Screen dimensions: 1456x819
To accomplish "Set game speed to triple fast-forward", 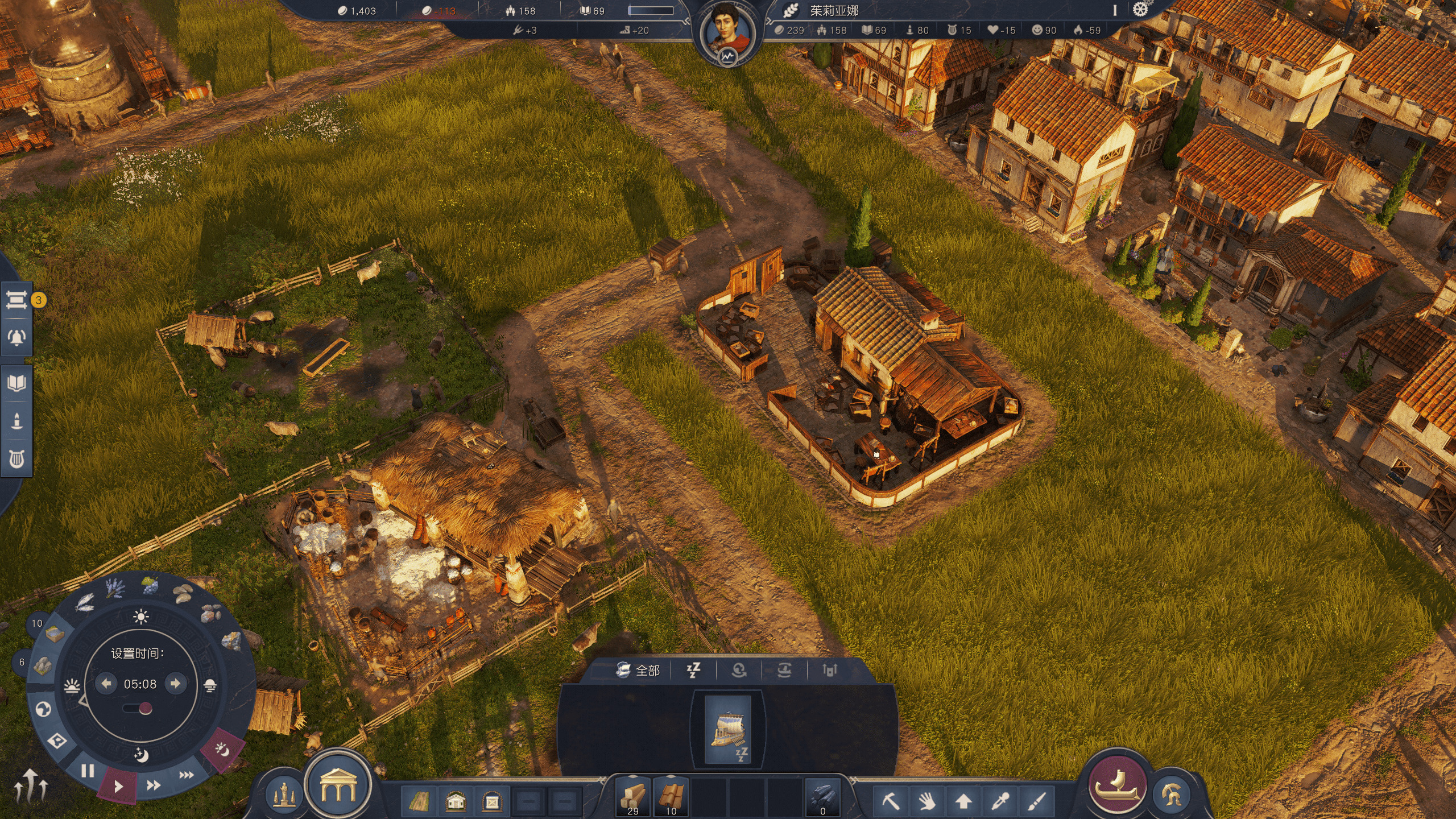I will click(x=187, y=775).
